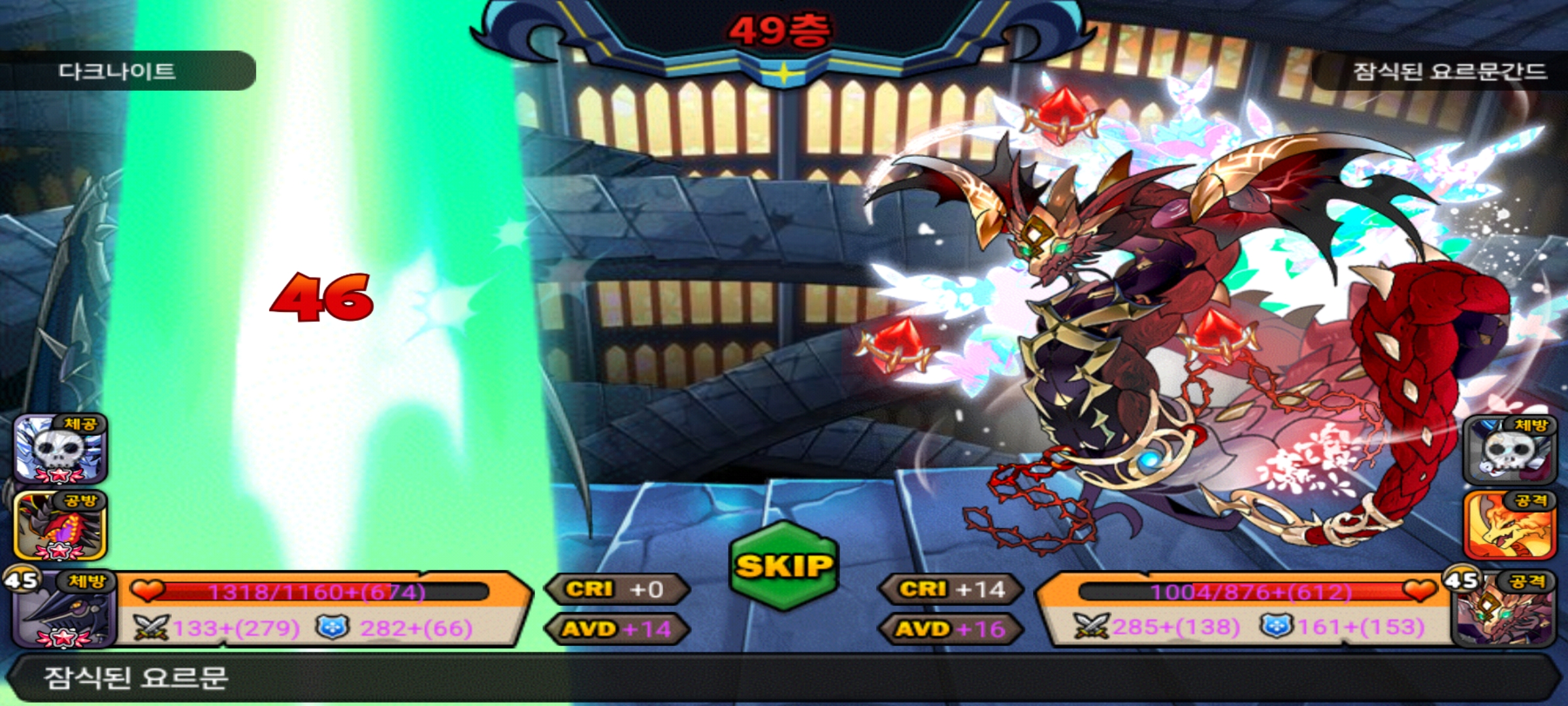This screenshot has height=706, width=1568.
Task: Skip the battle with the green SKIP button
Action: 784,566
